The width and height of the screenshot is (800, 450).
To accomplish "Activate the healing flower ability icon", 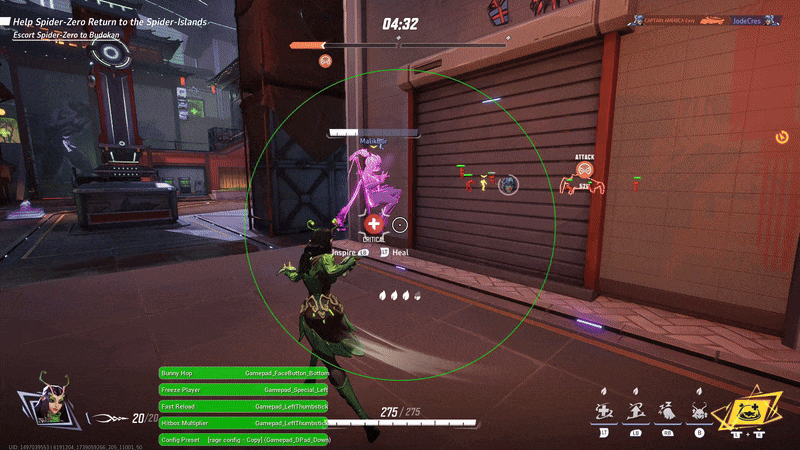I will 604,410.
